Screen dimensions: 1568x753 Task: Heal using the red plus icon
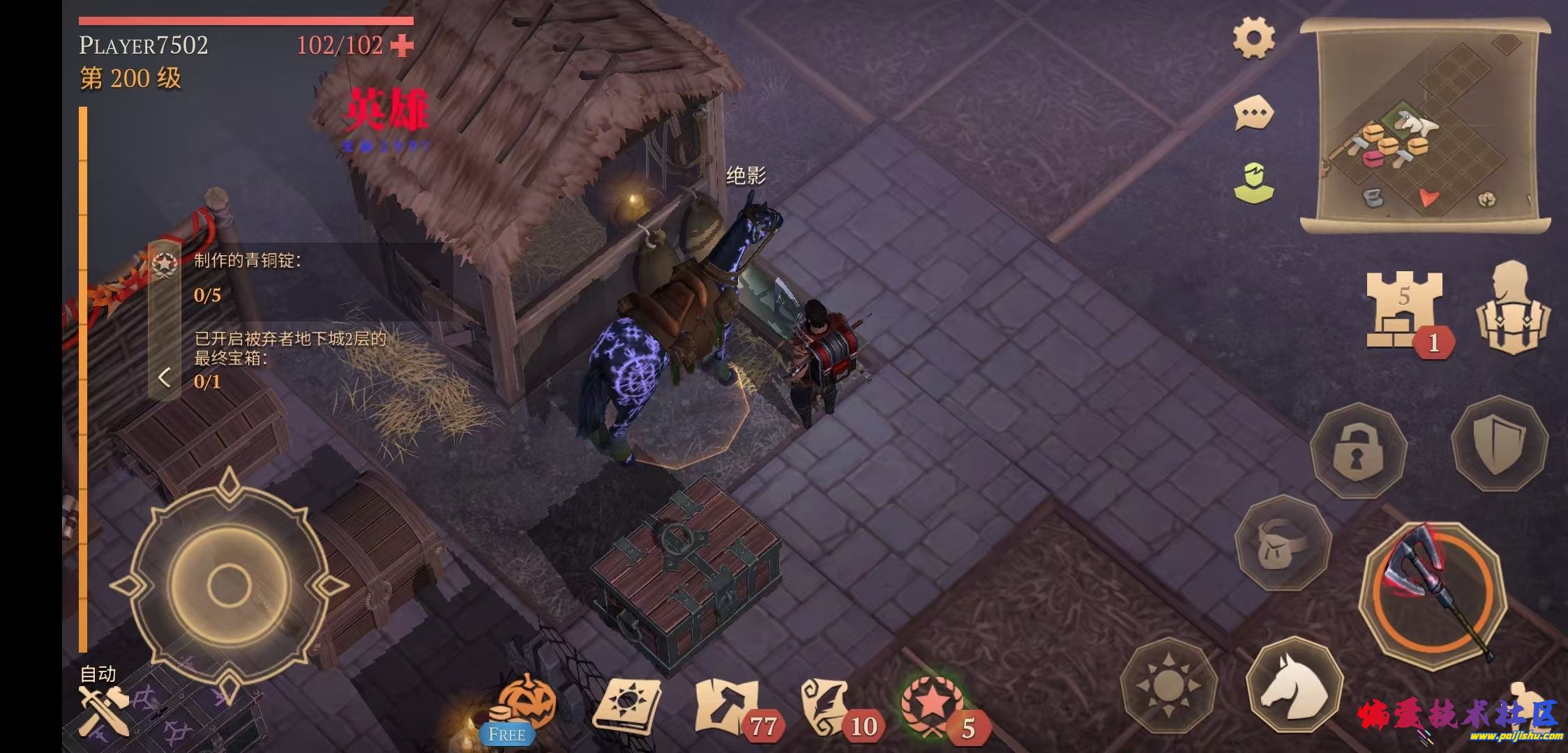(x=402, y=46)
